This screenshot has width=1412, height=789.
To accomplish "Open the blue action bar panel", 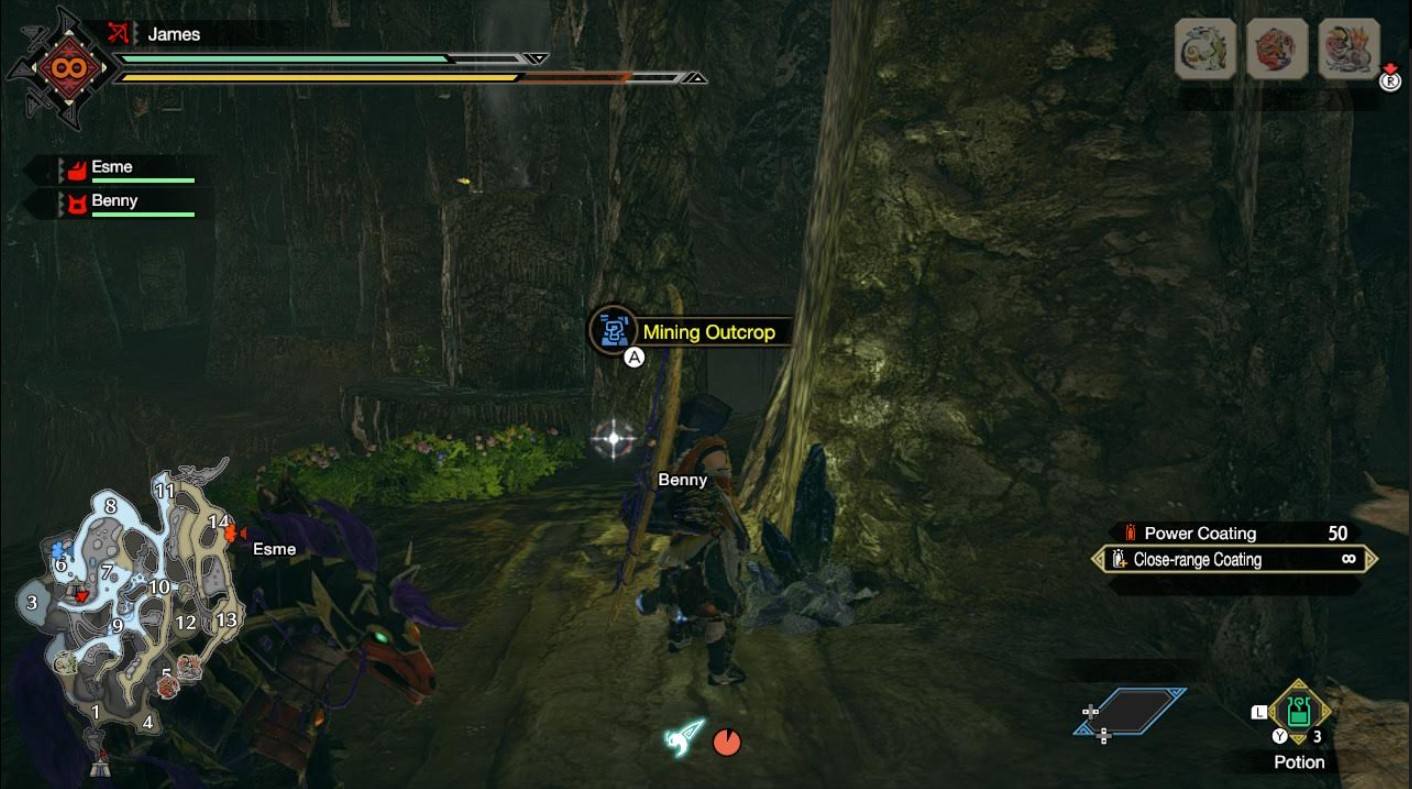I will pyautogui.click(x=1130, y=711).
